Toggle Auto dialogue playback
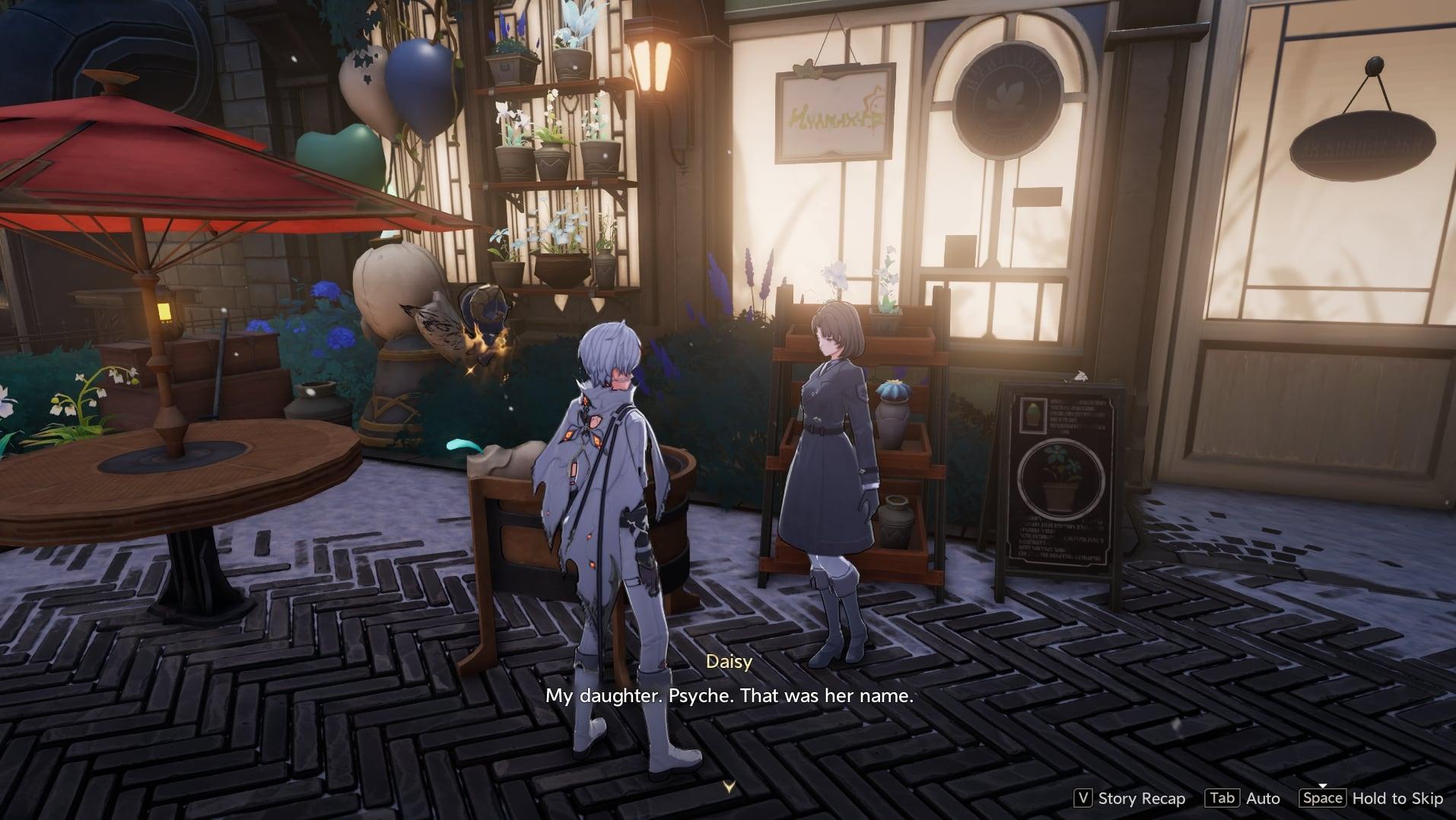1456x820 pixels. tap(1243, 798)
